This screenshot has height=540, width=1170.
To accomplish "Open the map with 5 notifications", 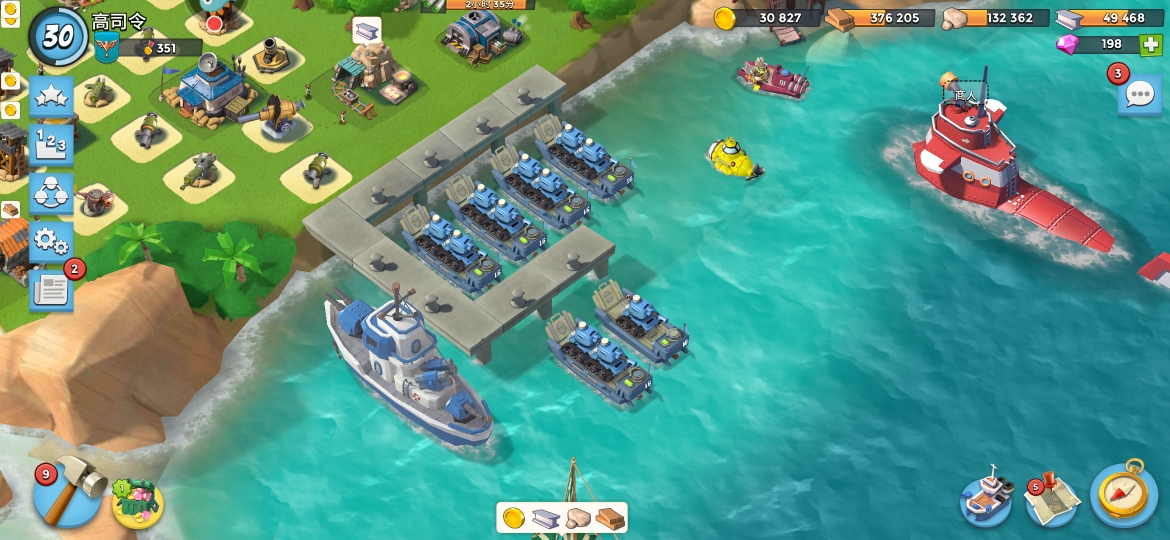I will pyautogui.click(x=1052, y=497).
